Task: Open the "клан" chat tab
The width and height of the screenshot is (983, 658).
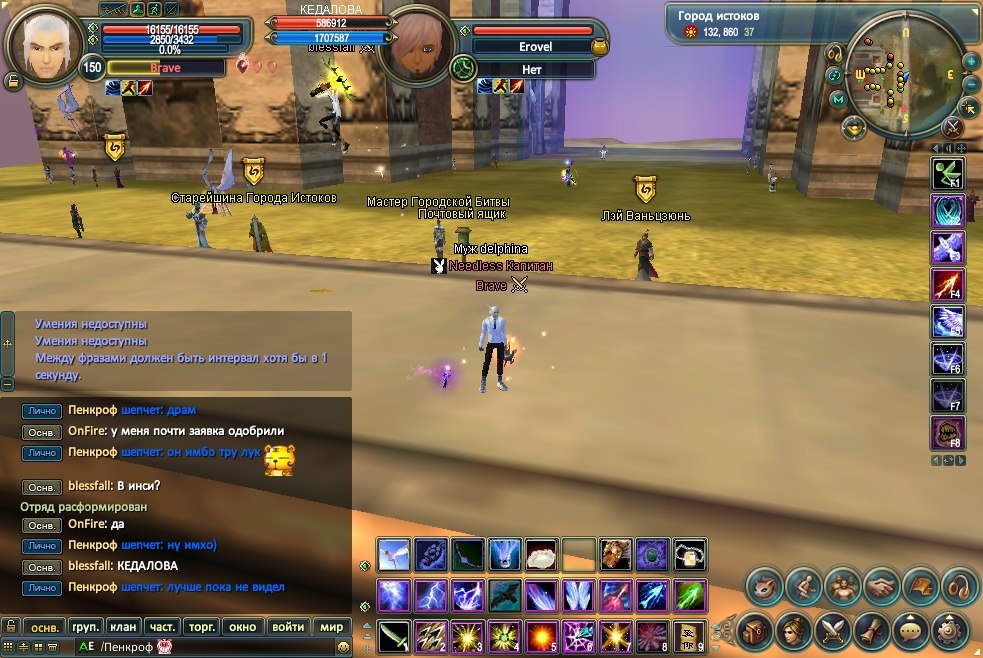Action: tap(124, 627)
